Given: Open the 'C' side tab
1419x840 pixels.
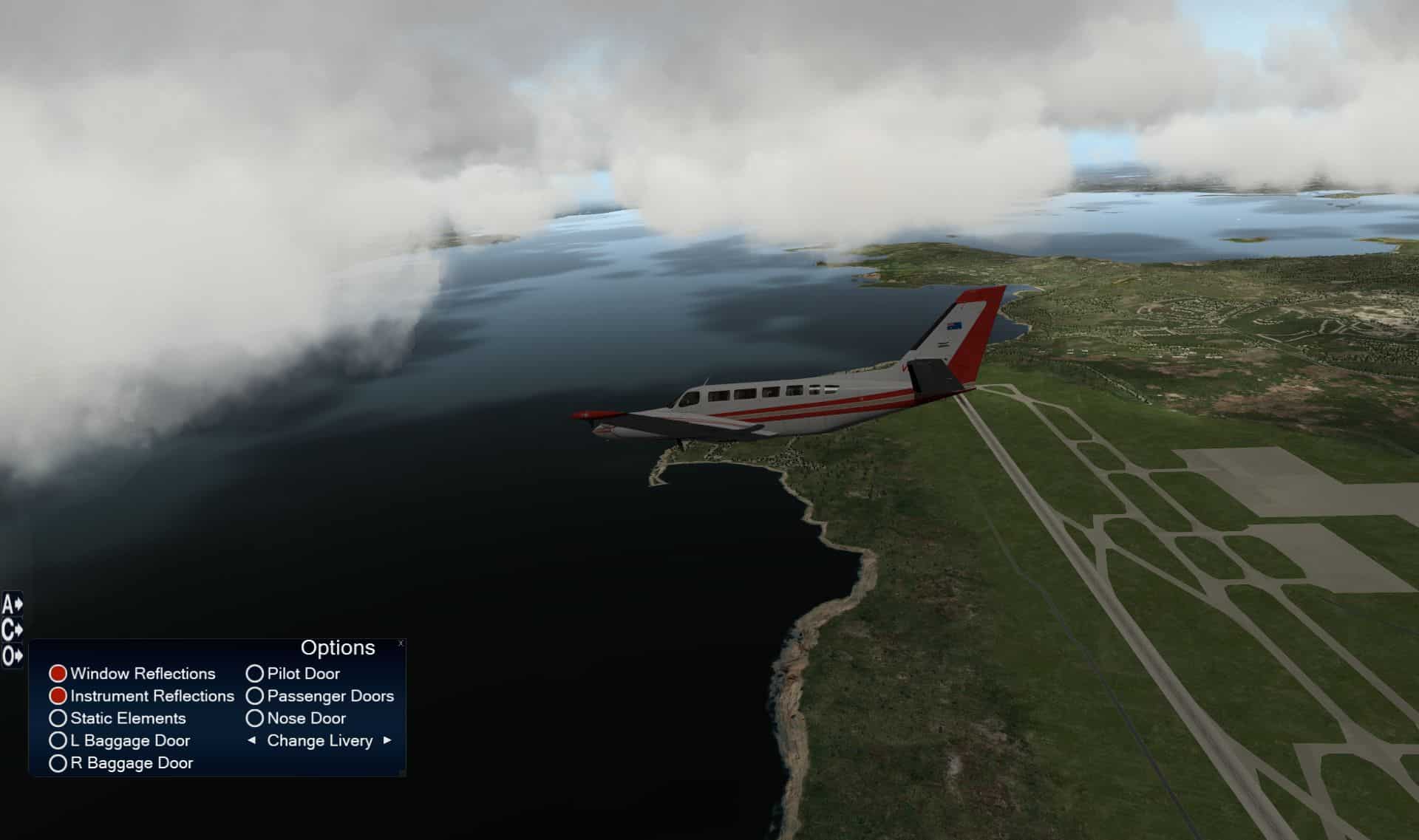Looking at the screenshot, I should pos(12,630).
